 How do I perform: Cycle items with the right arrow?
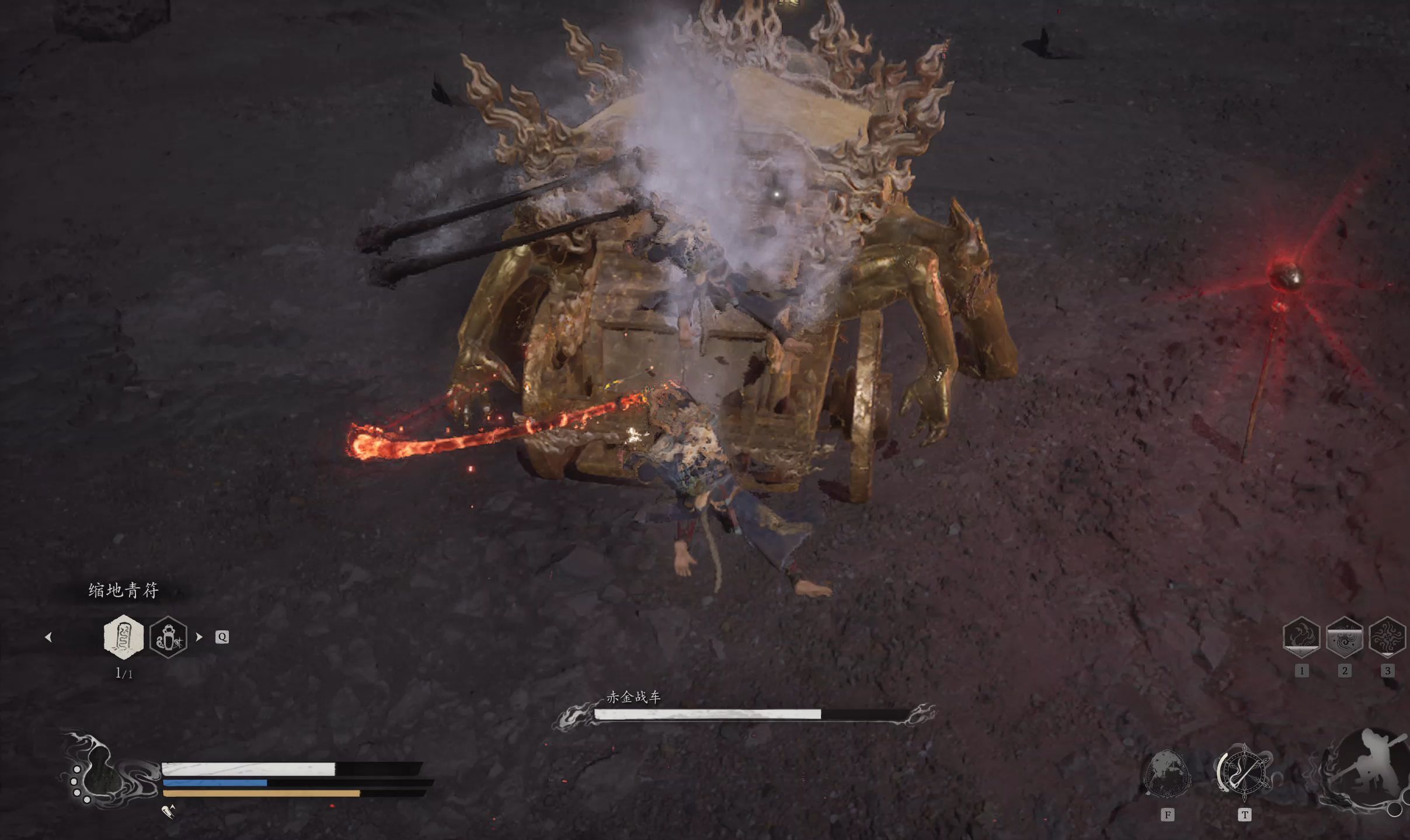[x=199, y=637]
